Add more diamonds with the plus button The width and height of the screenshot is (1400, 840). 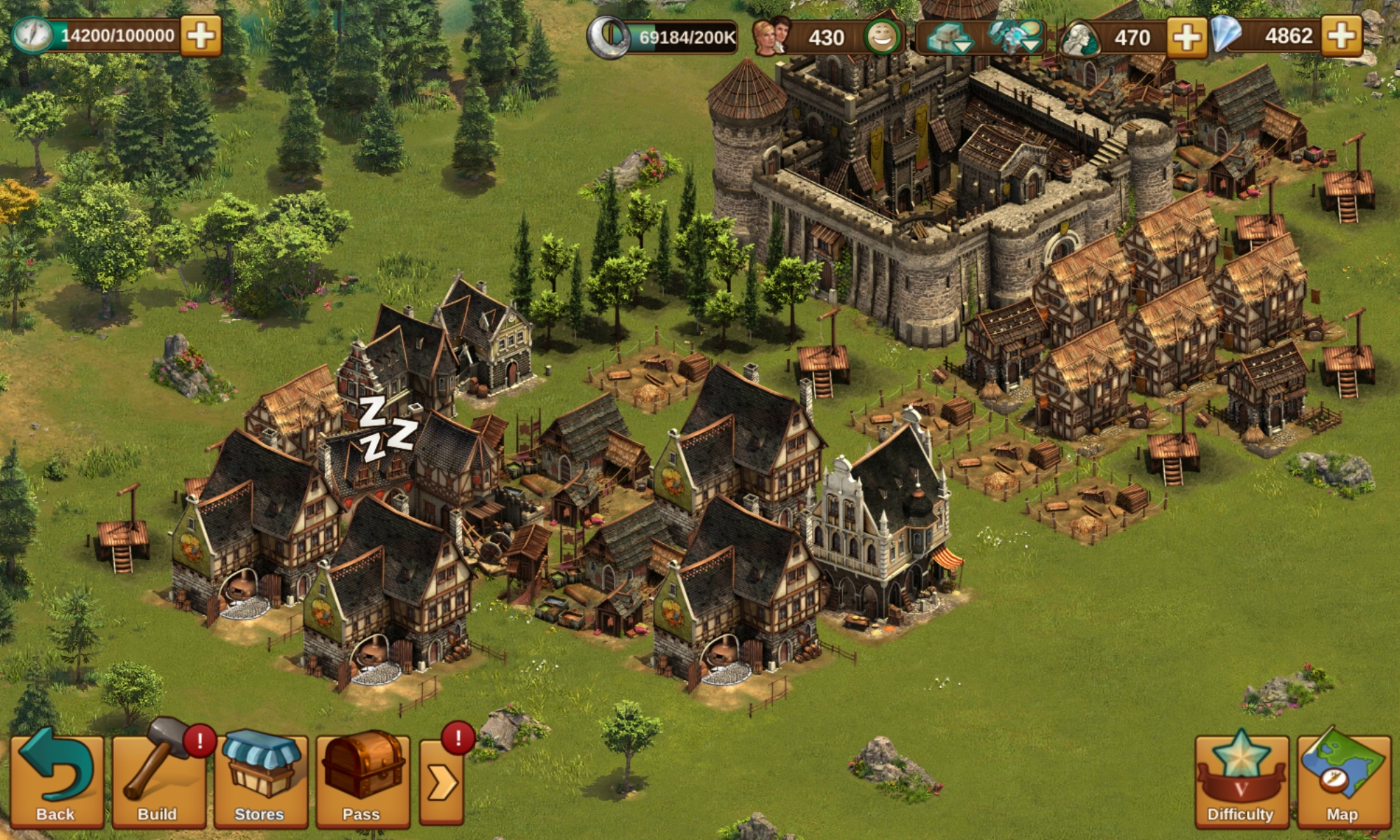tap(1342, 36)
